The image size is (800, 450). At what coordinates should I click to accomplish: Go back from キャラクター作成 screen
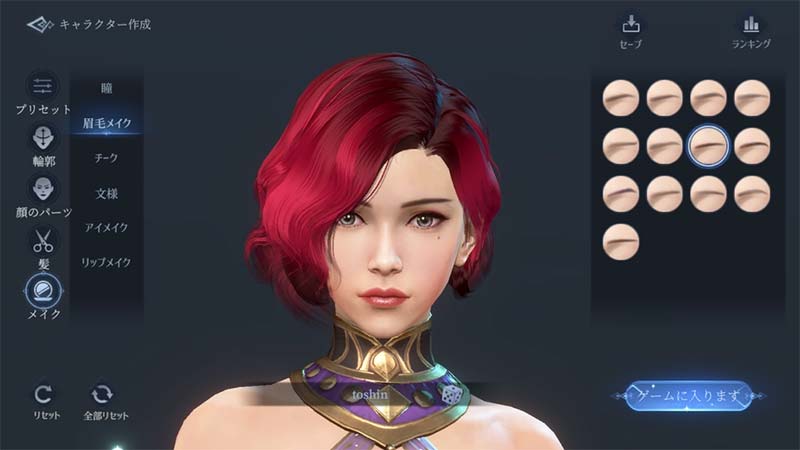coord(40,24)
